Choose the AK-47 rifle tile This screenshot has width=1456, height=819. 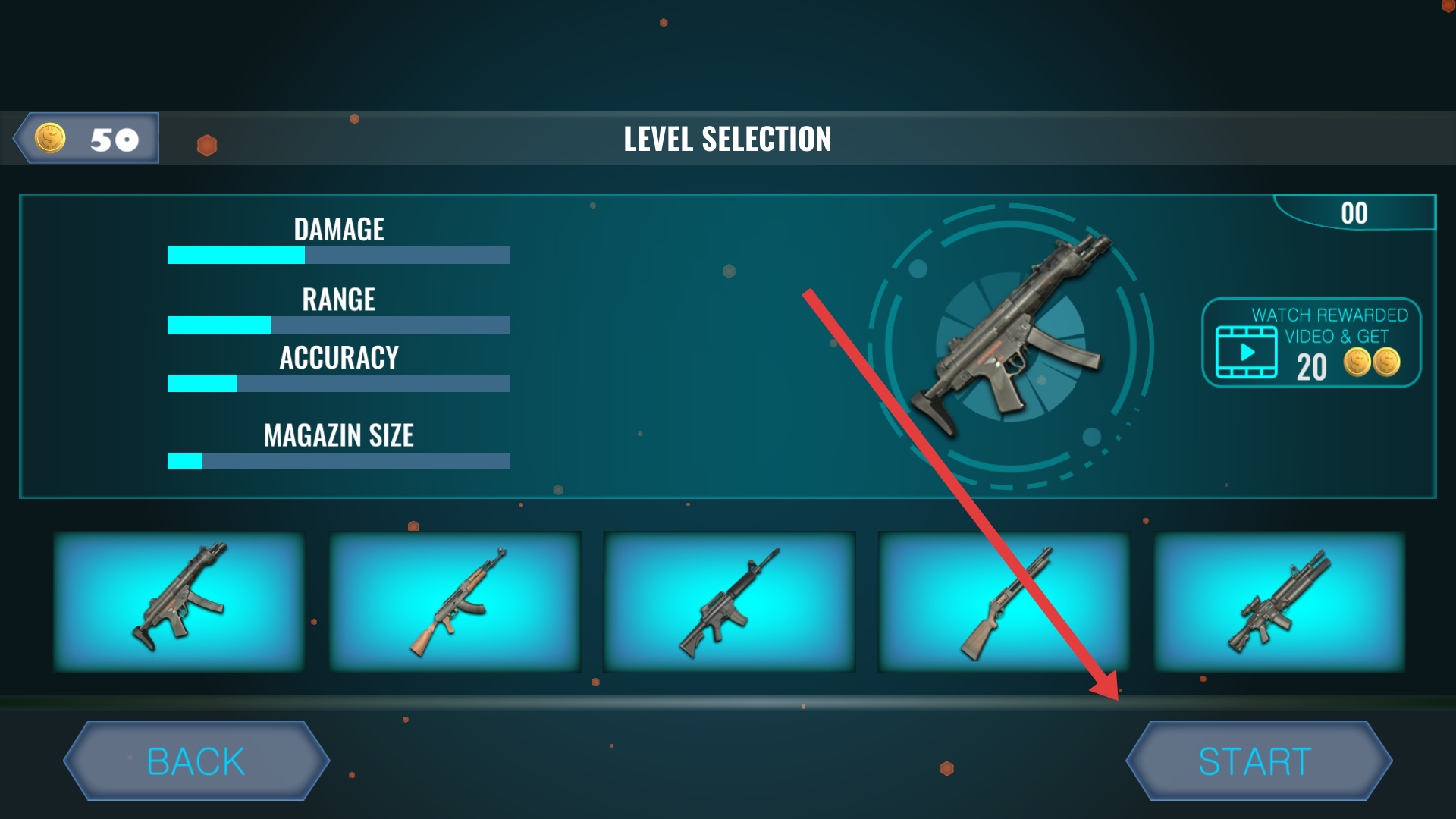pyautogui.click(x=455, y=601)
